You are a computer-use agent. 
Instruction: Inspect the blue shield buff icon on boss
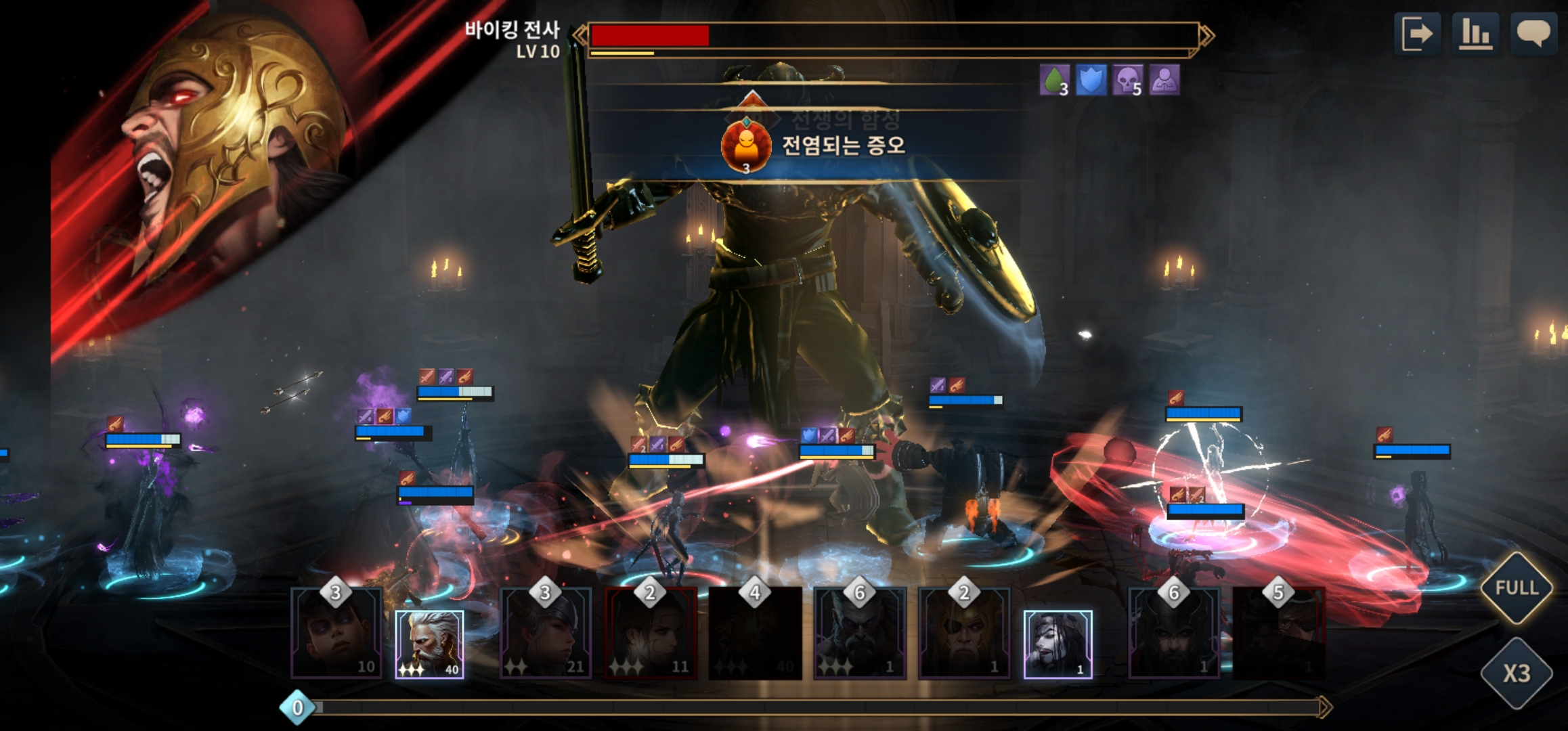1091,81
